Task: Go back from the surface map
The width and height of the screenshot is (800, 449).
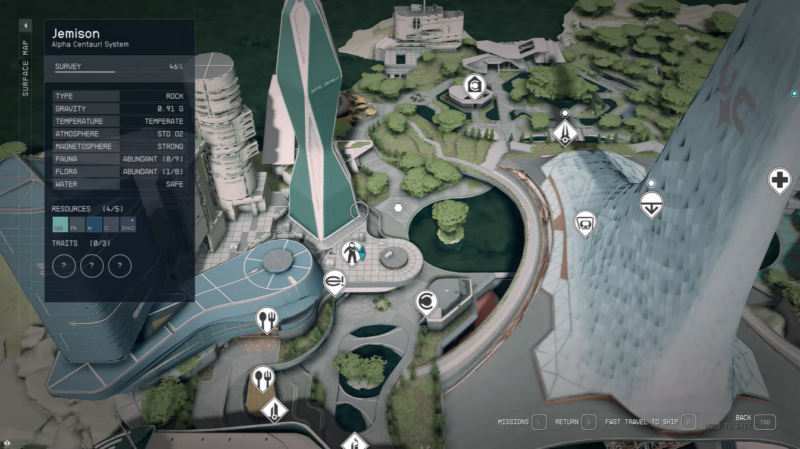Action: coord(765,422)
